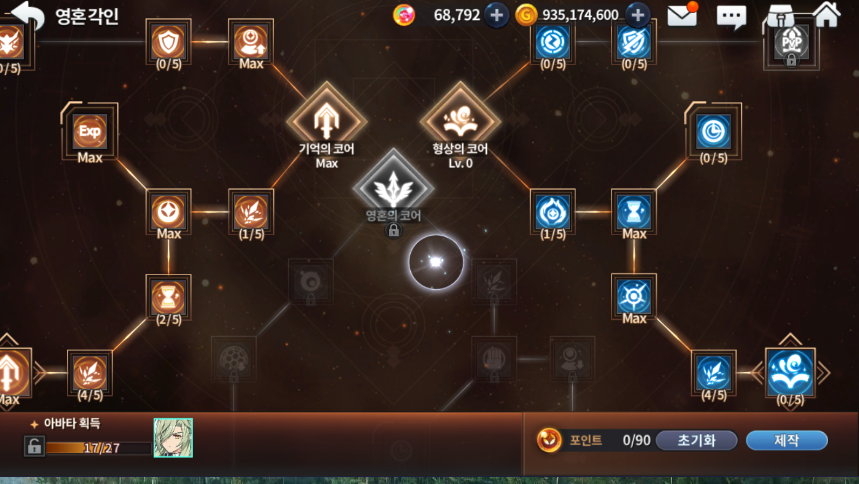
Task: Choose the orange hourglass node at 2/5
Action: tap(168, 296)
